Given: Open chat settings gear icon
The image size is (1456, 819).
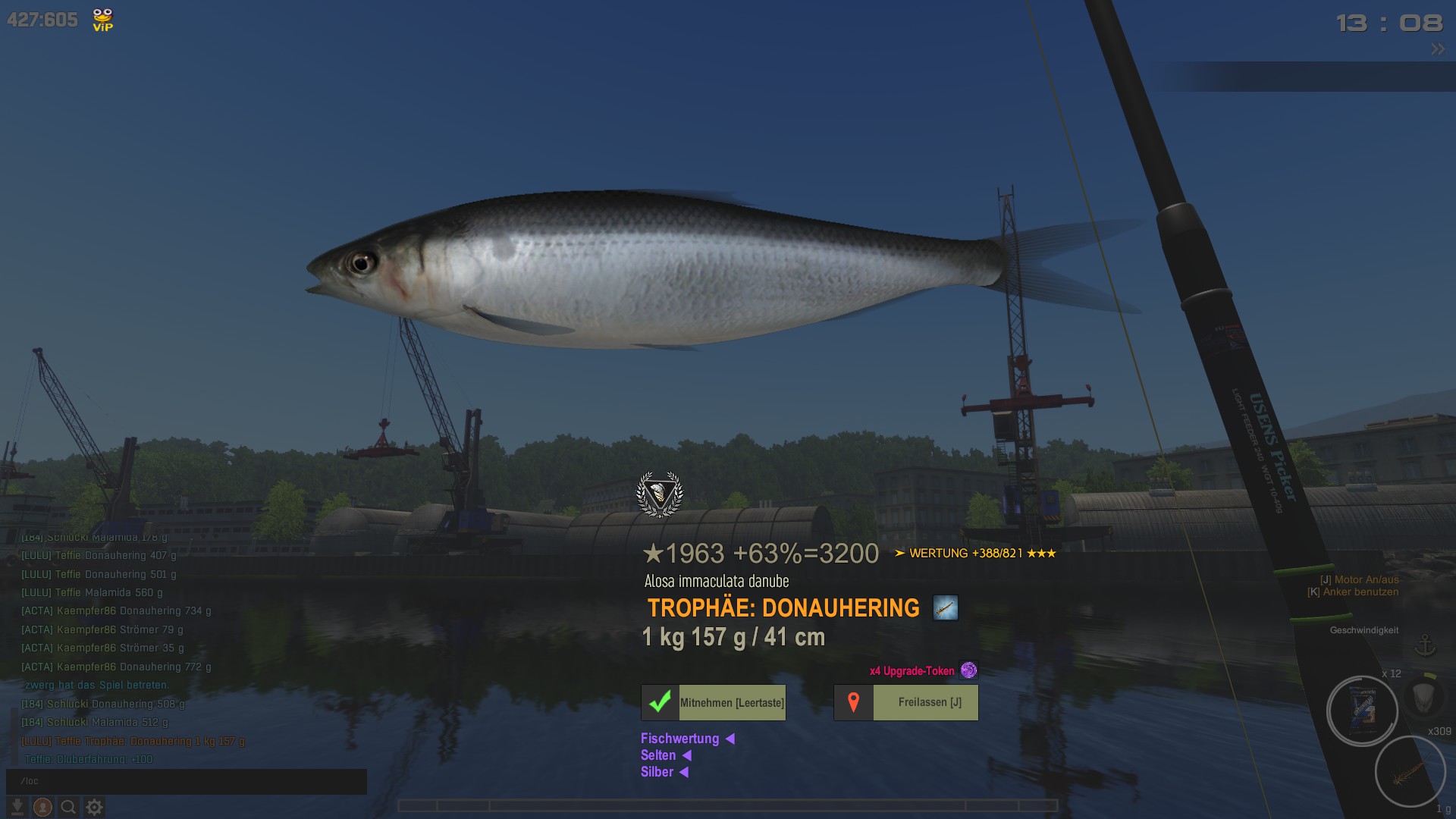Looking at the screenshot, I should tap(94, 808).
